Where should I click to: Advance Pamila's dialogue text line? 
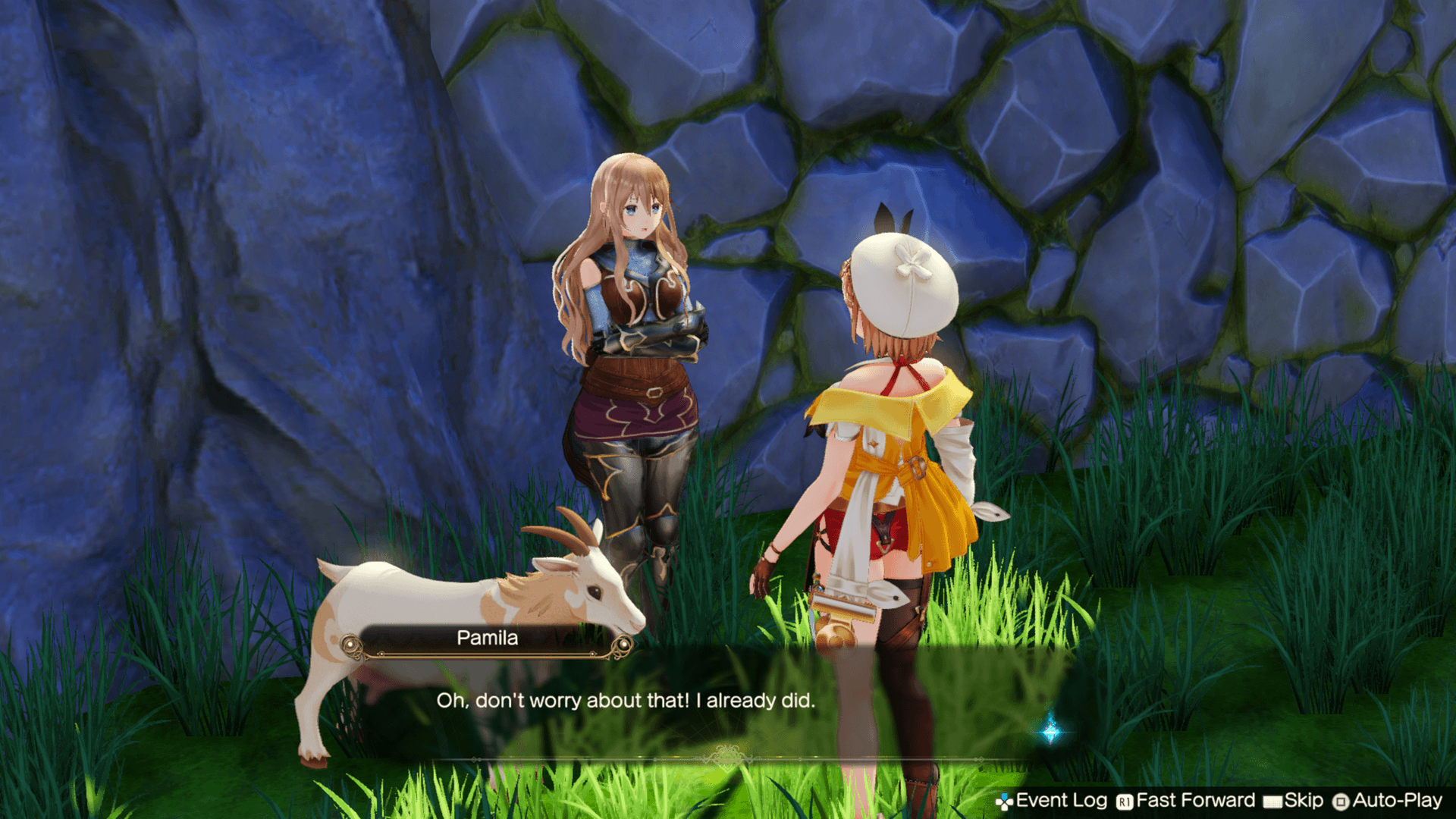click(x=626, y=701)
